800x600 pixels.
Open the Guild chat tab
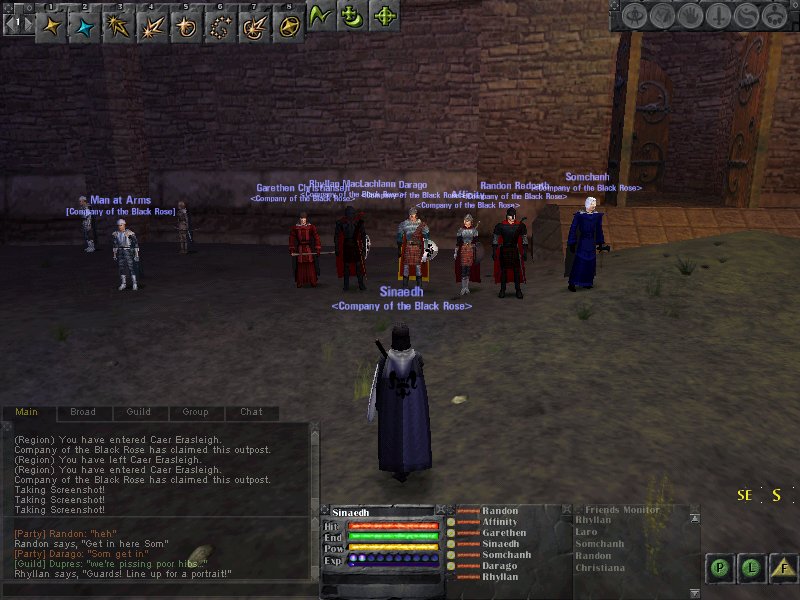click(x=139, y=412)
